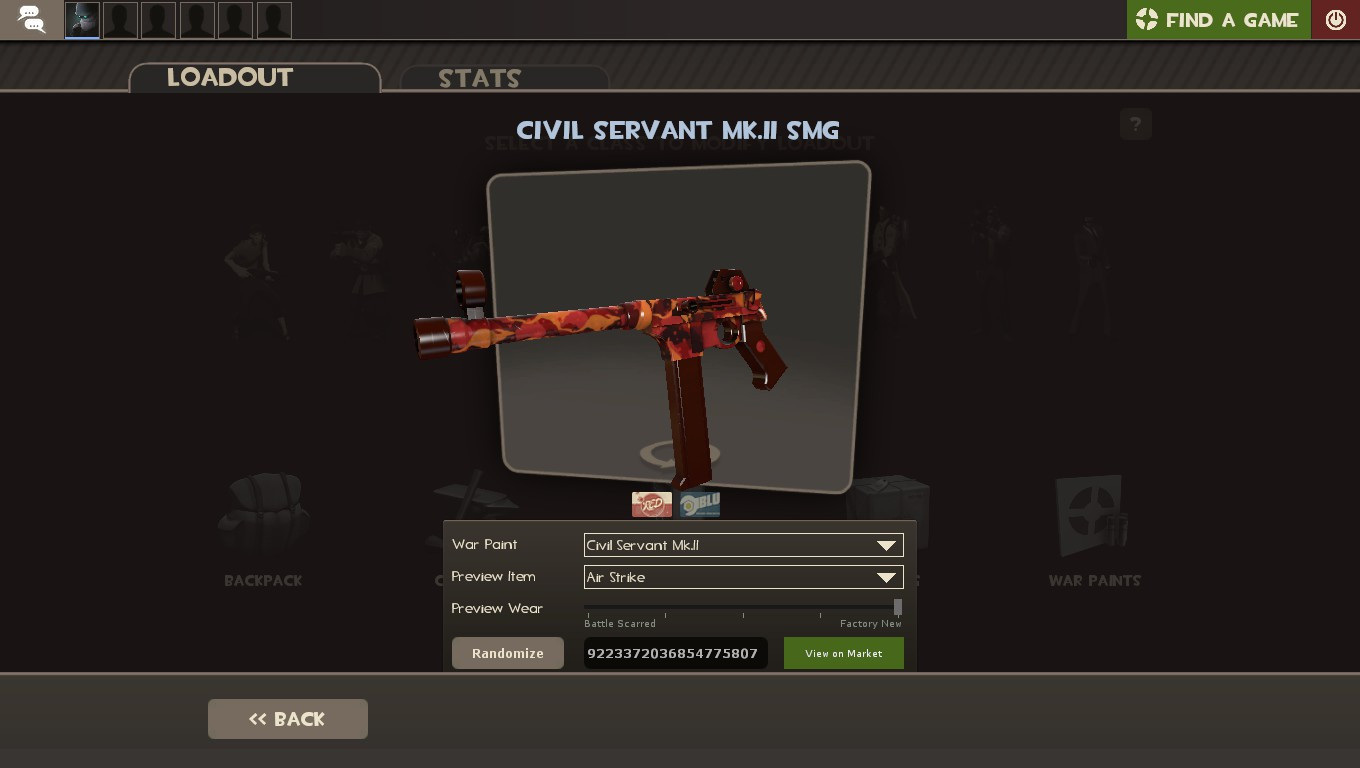Select your avatar in the friends bar
Image resolution: width=1360 pixels, height=768 pixels.
[81, 19]
